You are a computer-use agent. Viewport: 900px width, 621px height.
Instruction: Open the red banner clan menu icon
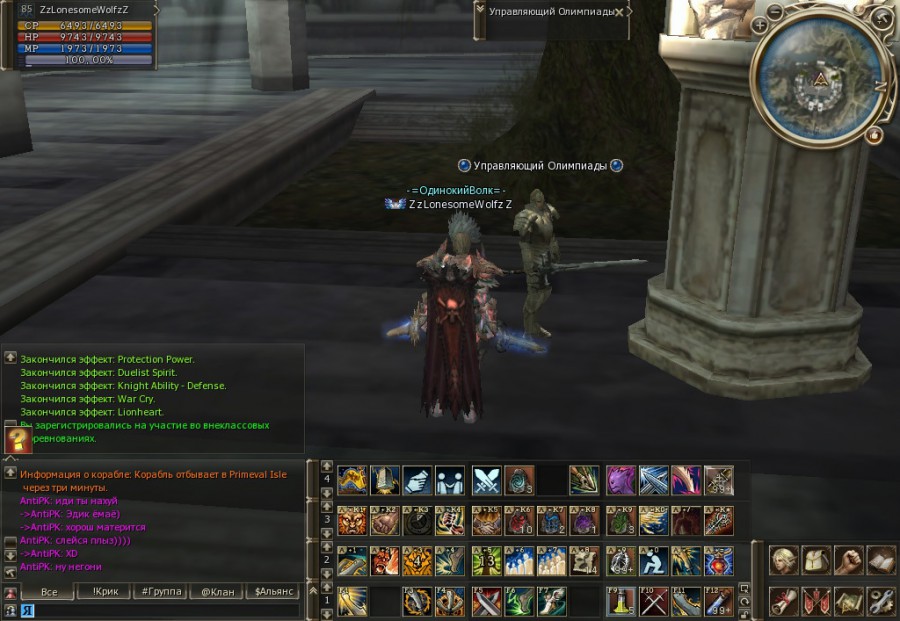[817, 601]
